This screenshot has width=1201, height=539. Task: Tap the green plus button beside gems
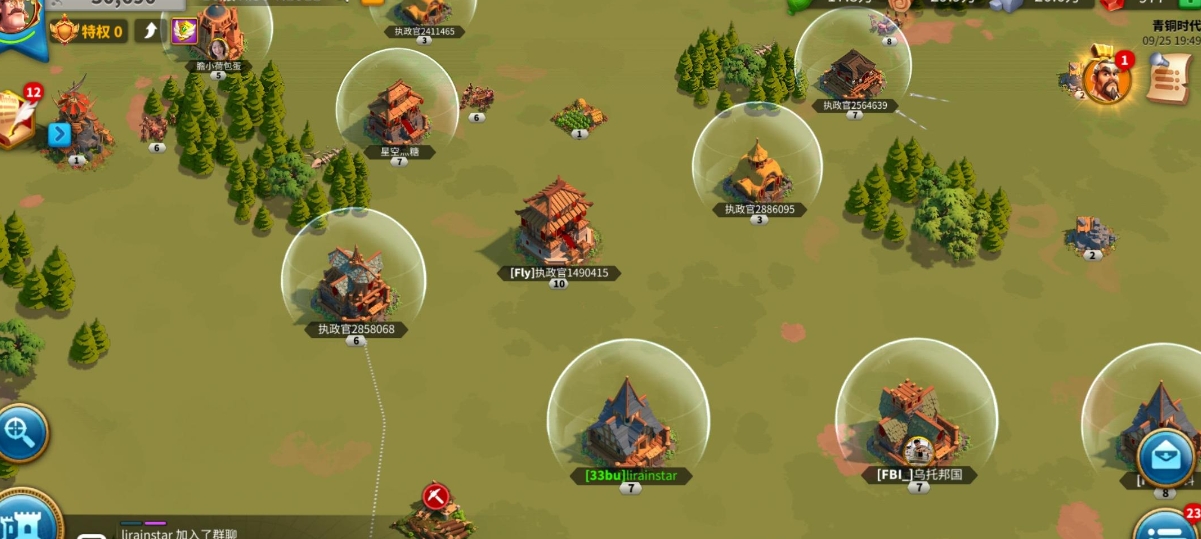click(1190, 3)
